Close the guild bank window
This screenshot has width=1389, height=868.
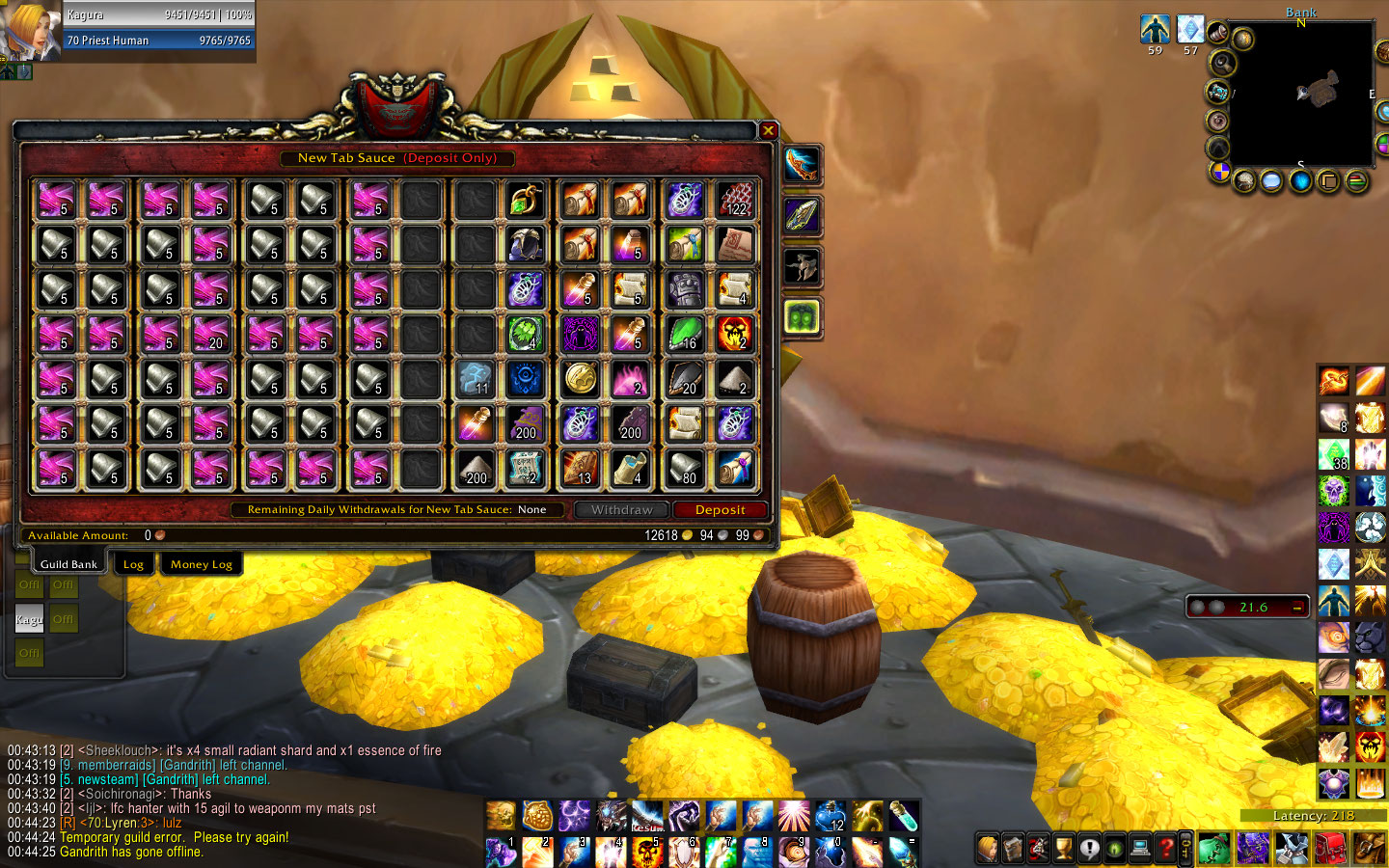[768, 130]
